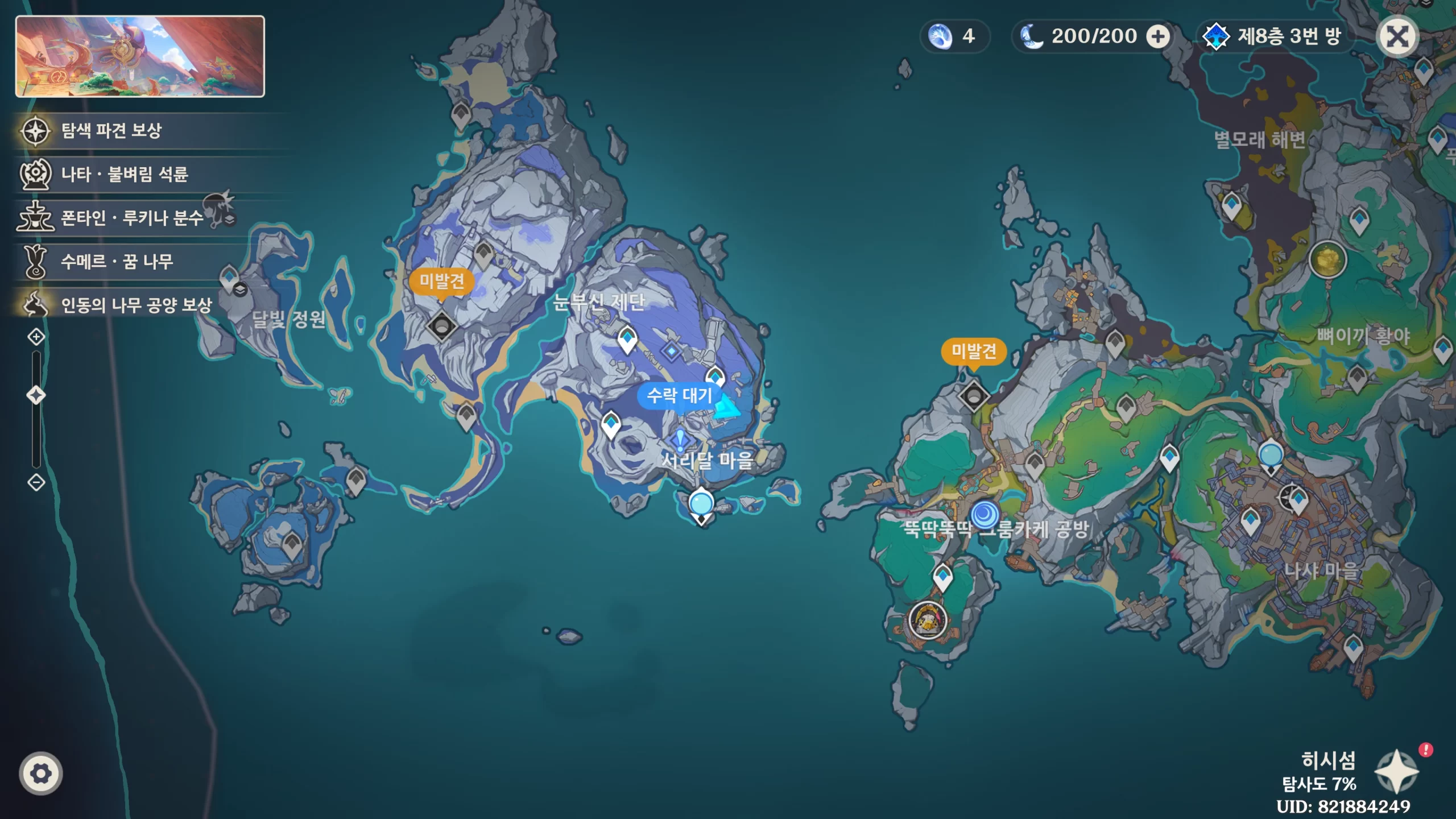The height and width of the screenshot is (819, 1456).
Task: Select the gold boss marker near 뼈이끼 황야
Action: click(1327, 259)
